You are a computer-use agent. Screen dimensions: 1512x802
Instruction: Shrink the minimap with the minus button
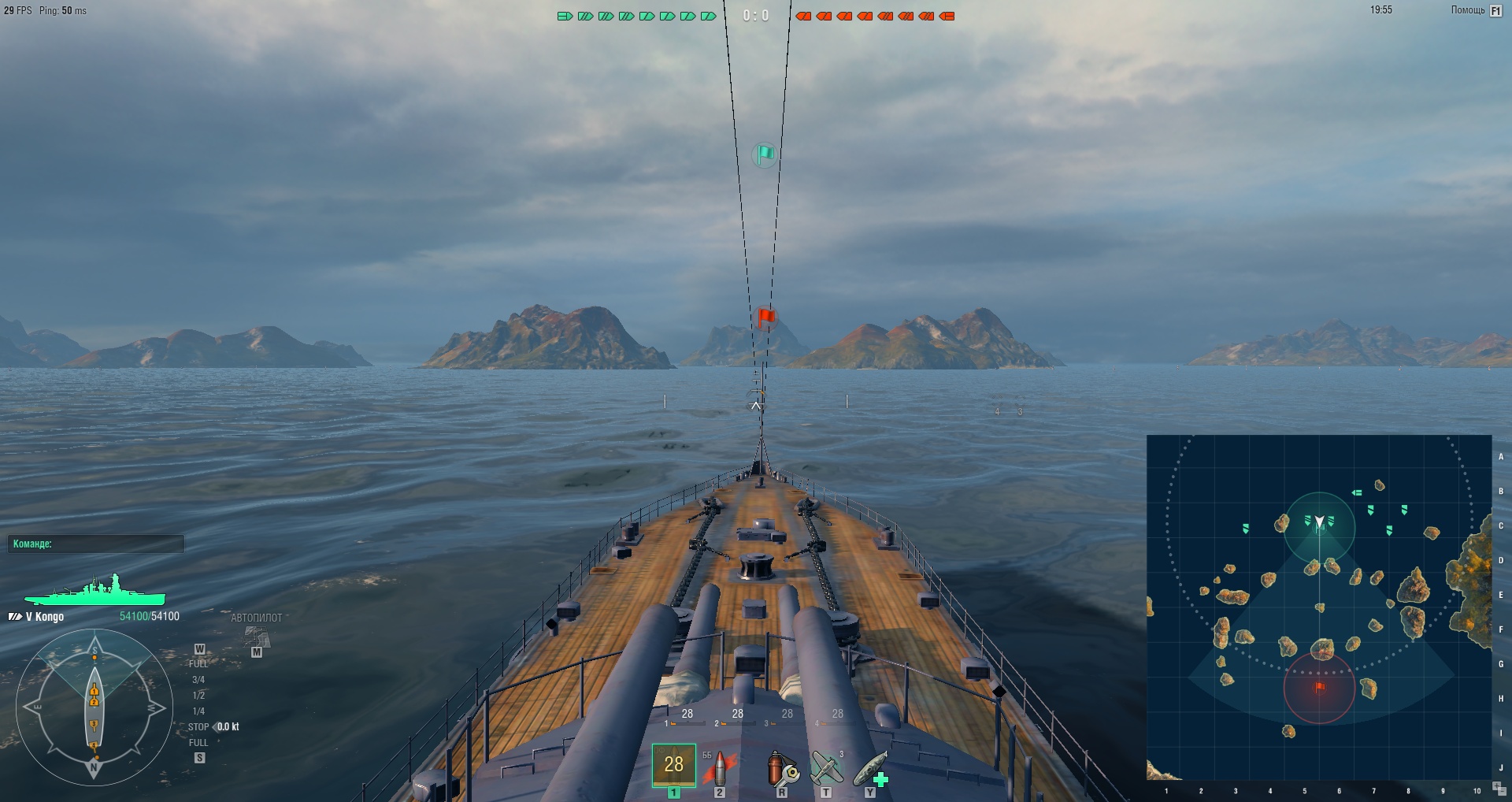click(x=1502, y=793)
